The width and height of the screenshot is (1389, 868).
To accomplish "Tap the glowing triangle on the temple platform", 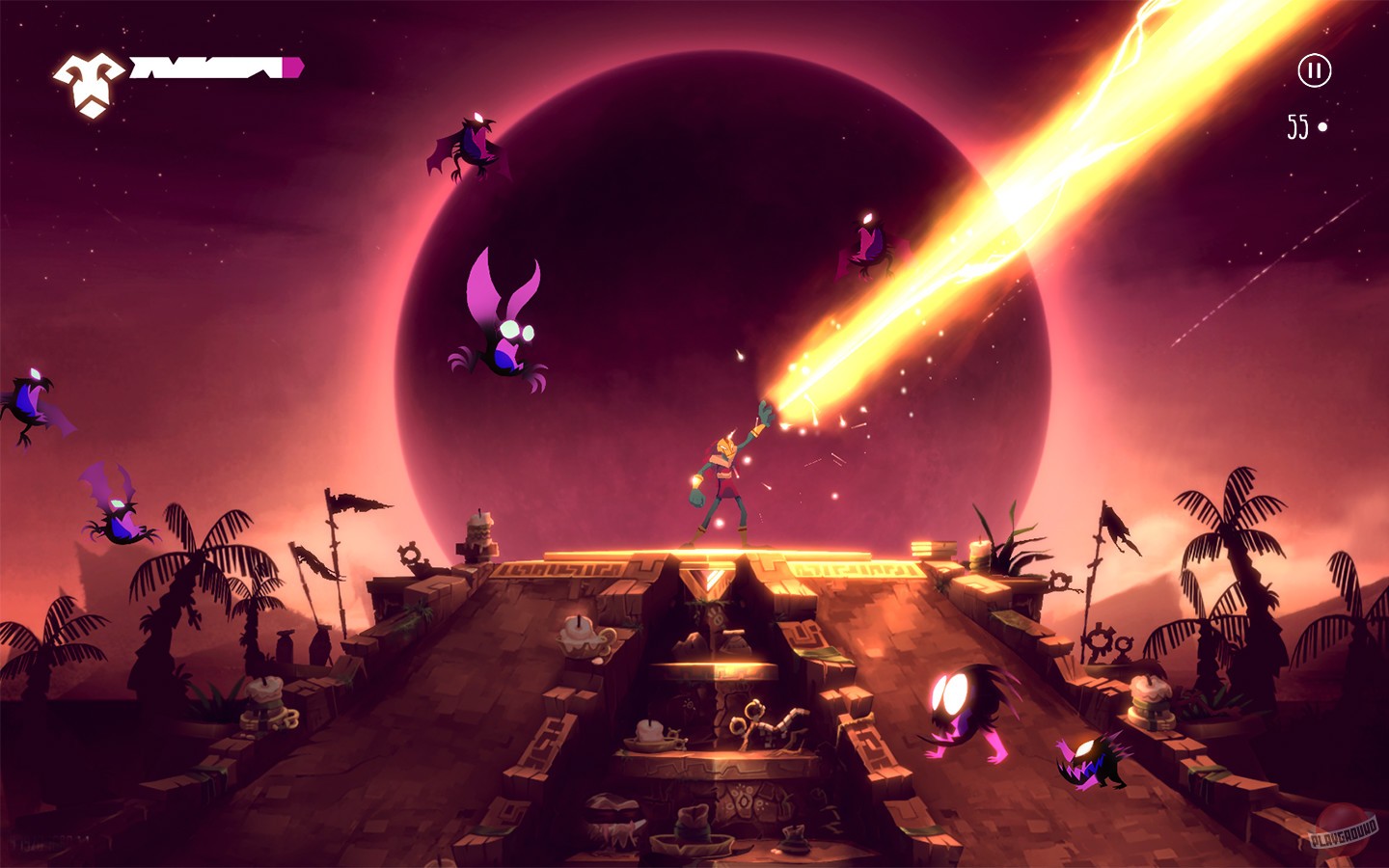I will point(707,577).
